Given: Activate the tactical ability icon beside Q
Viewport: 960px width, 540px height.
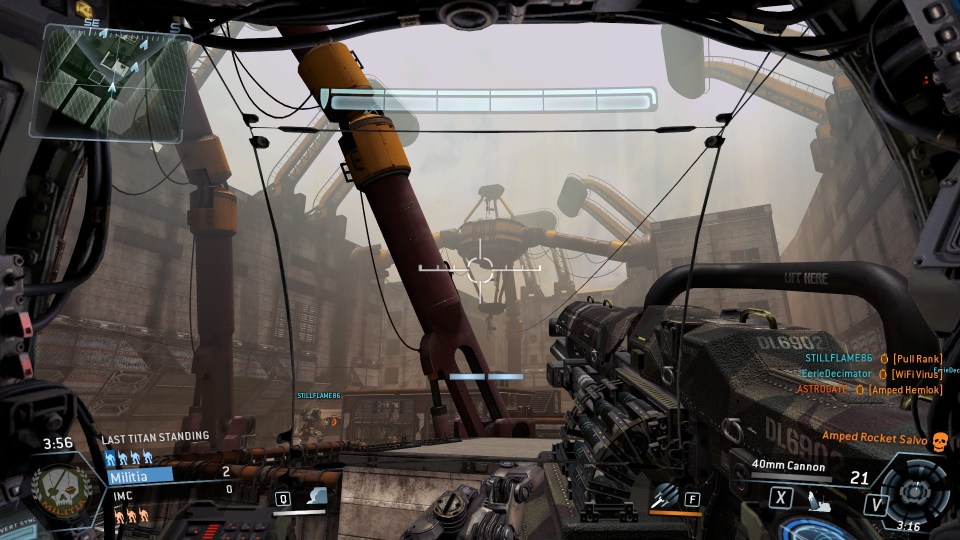Looking at the screenshot, I should pyautogui.click(x=316, y=497).
